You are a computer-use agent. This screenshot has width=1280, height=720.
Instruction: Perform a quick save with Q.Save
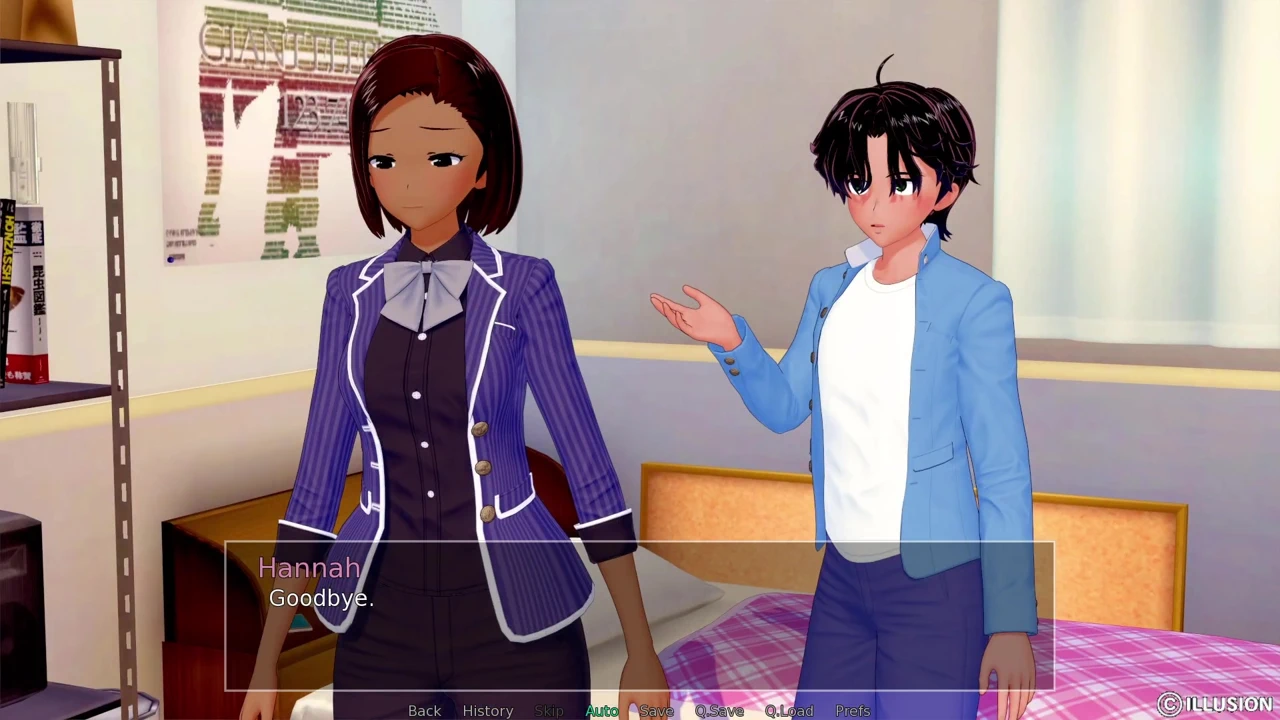point(718,710)
